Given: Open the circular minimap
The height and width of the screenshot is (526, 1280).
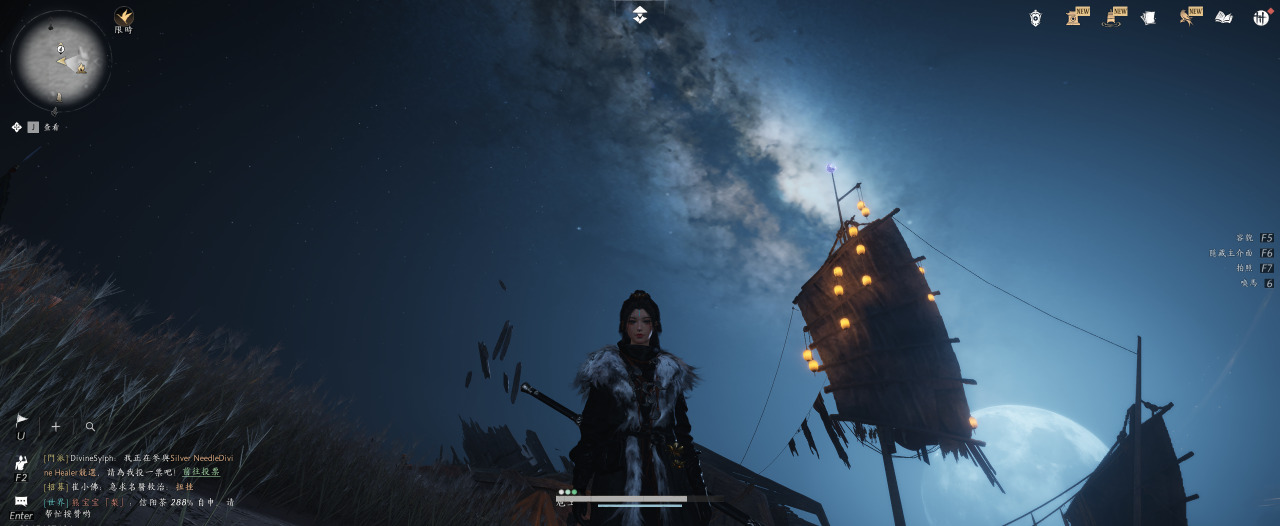Looking at the screenshot, I should click(x=60, y=60).
